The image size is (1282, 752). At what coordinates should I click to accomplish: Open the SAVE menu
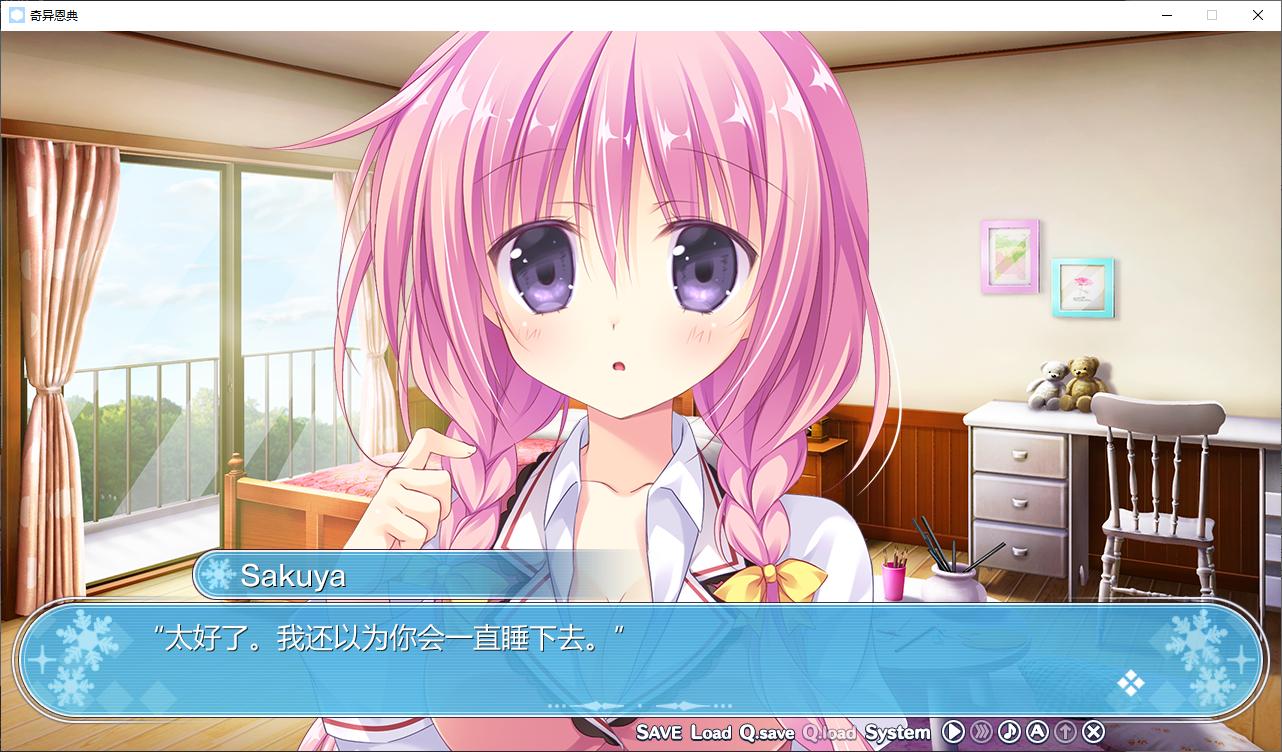tap(658, 732)
